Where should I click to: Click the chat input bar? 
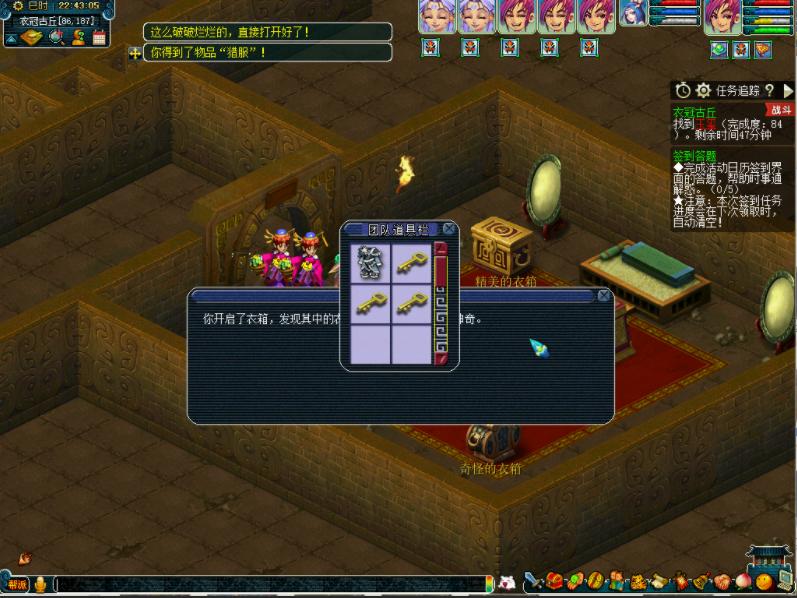(x=270, y=584)
